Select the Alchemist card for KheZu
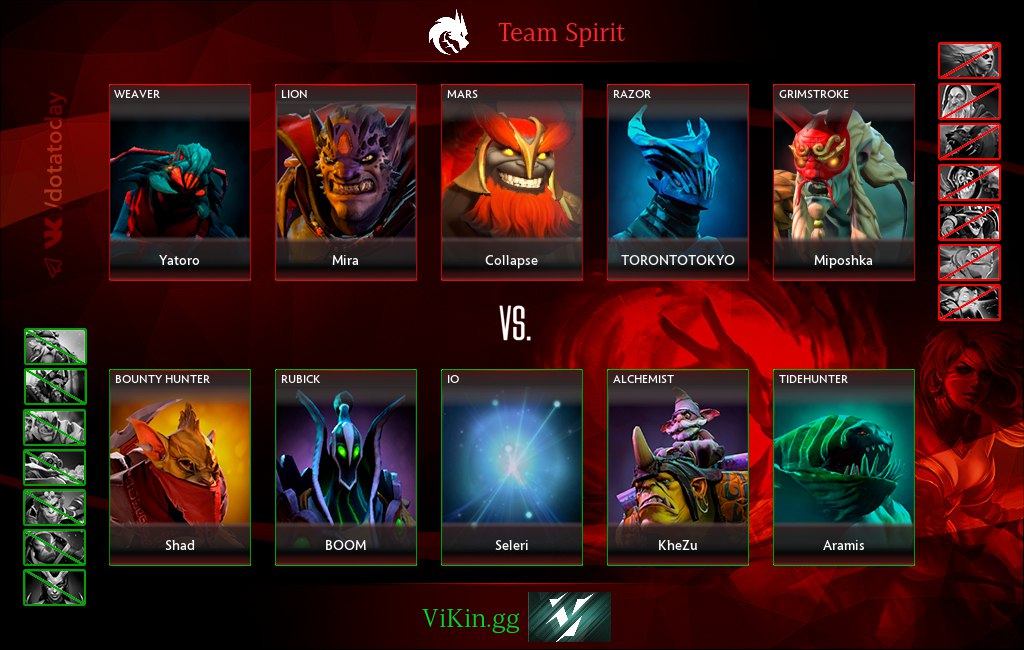This screenshot has width=1024, height=650. click(x=678, y=467)
